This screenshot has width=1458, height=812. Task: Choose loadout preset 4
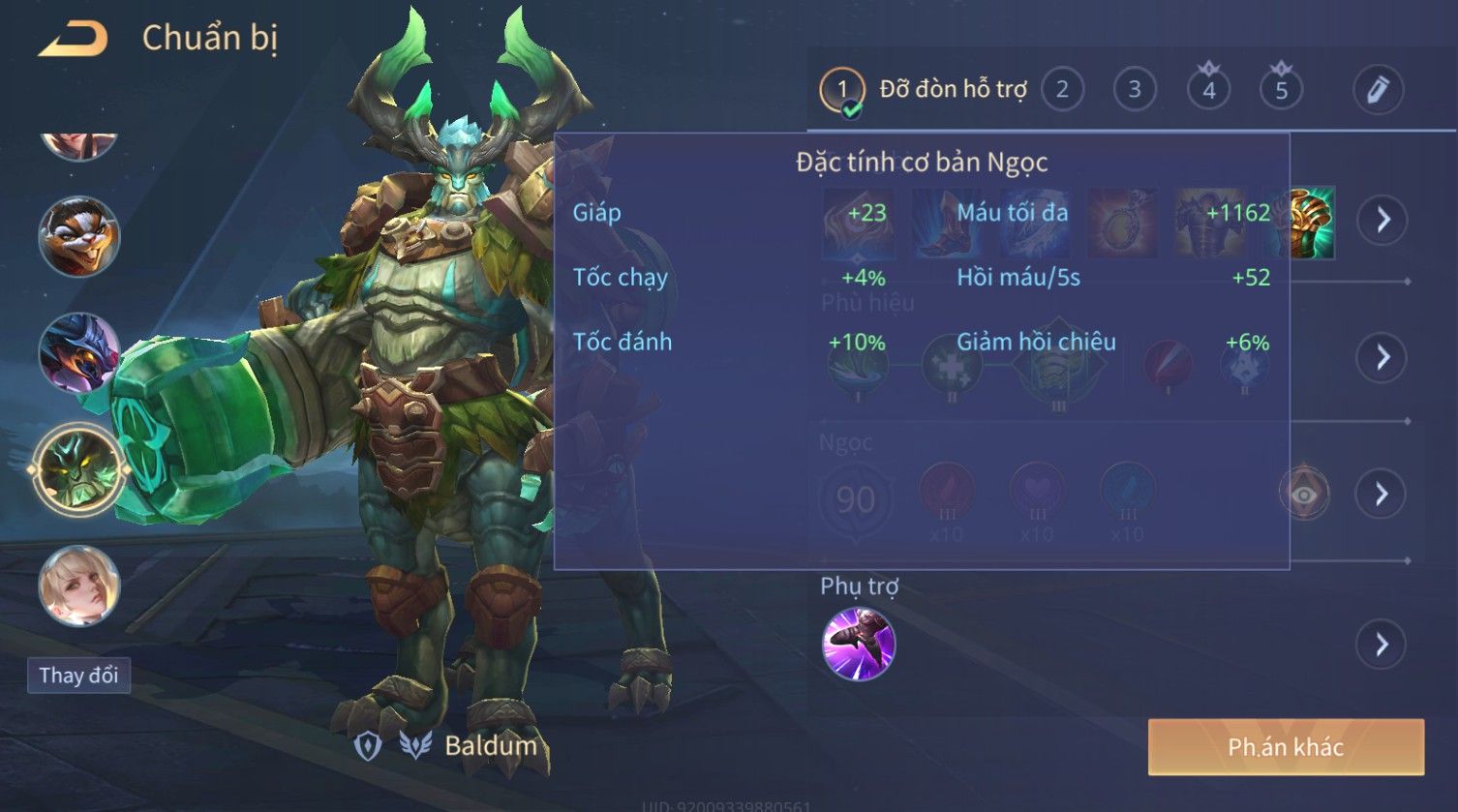1208,90
